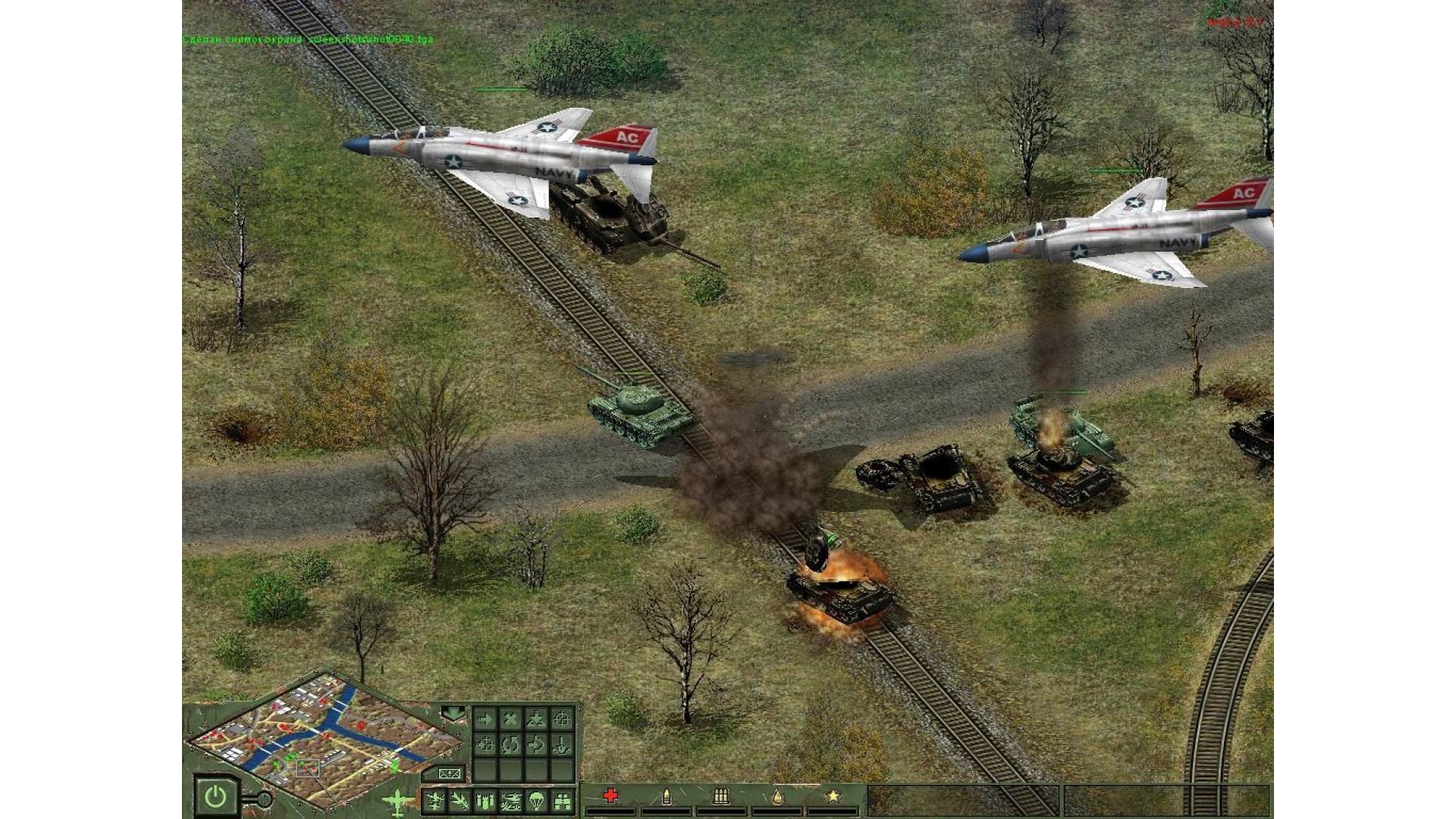The width and height of the screenshot is (1456, 819).
Task: Select the Move command arrow
Action: pos(485,719)
